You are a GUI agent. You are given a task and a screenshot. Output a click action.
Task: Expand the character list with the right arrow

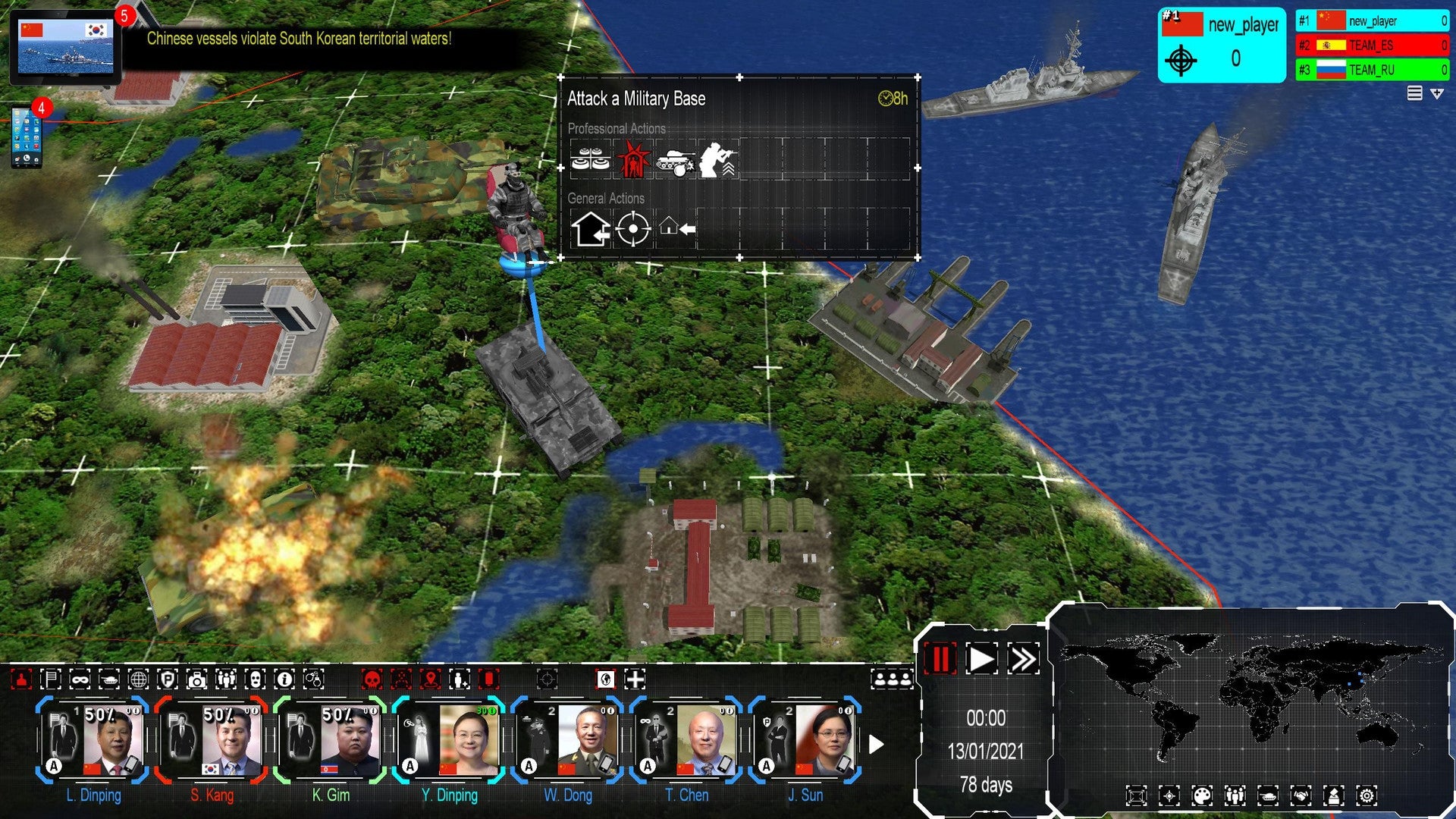tap(876, 745)
